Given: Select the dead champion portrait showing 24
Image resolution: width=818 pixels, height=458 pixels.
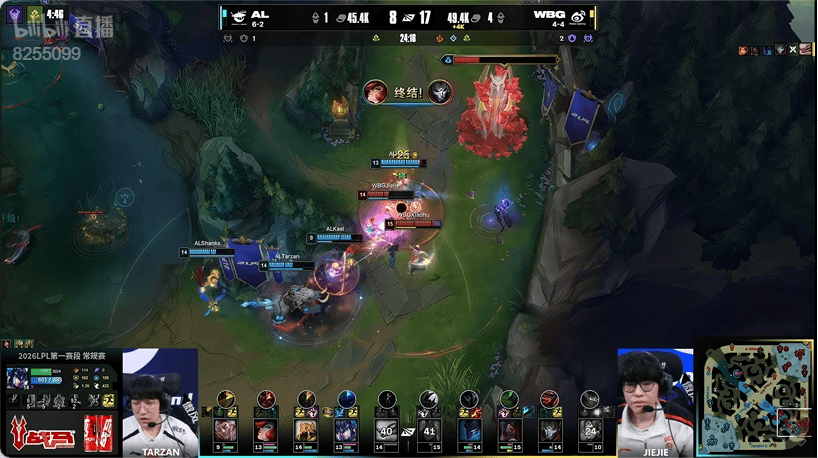Looking at the screenshot, I should click(x=590, y=429).
